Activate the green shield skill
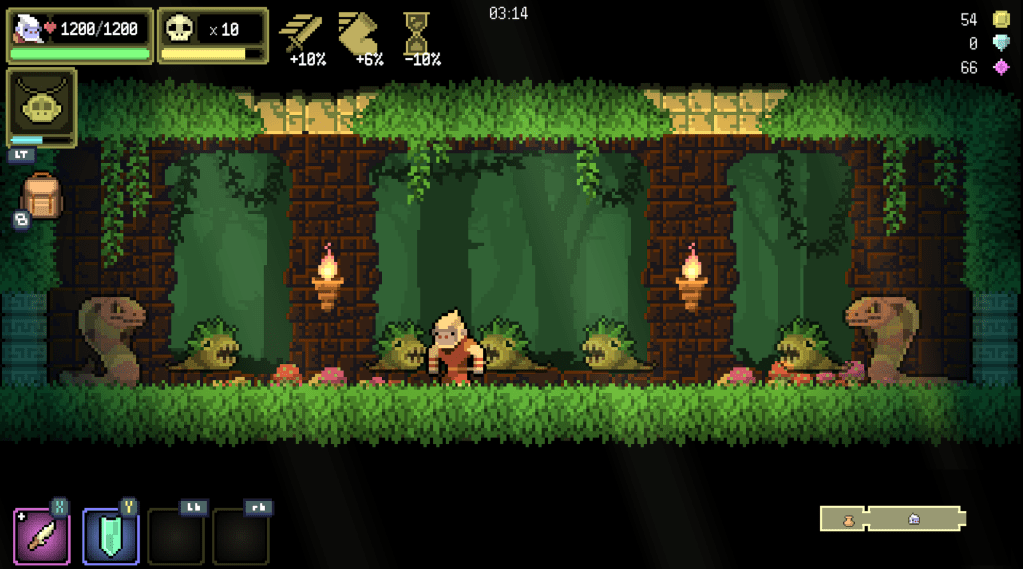The height and width of the screenshot is (569, 1023). (110, 536)
